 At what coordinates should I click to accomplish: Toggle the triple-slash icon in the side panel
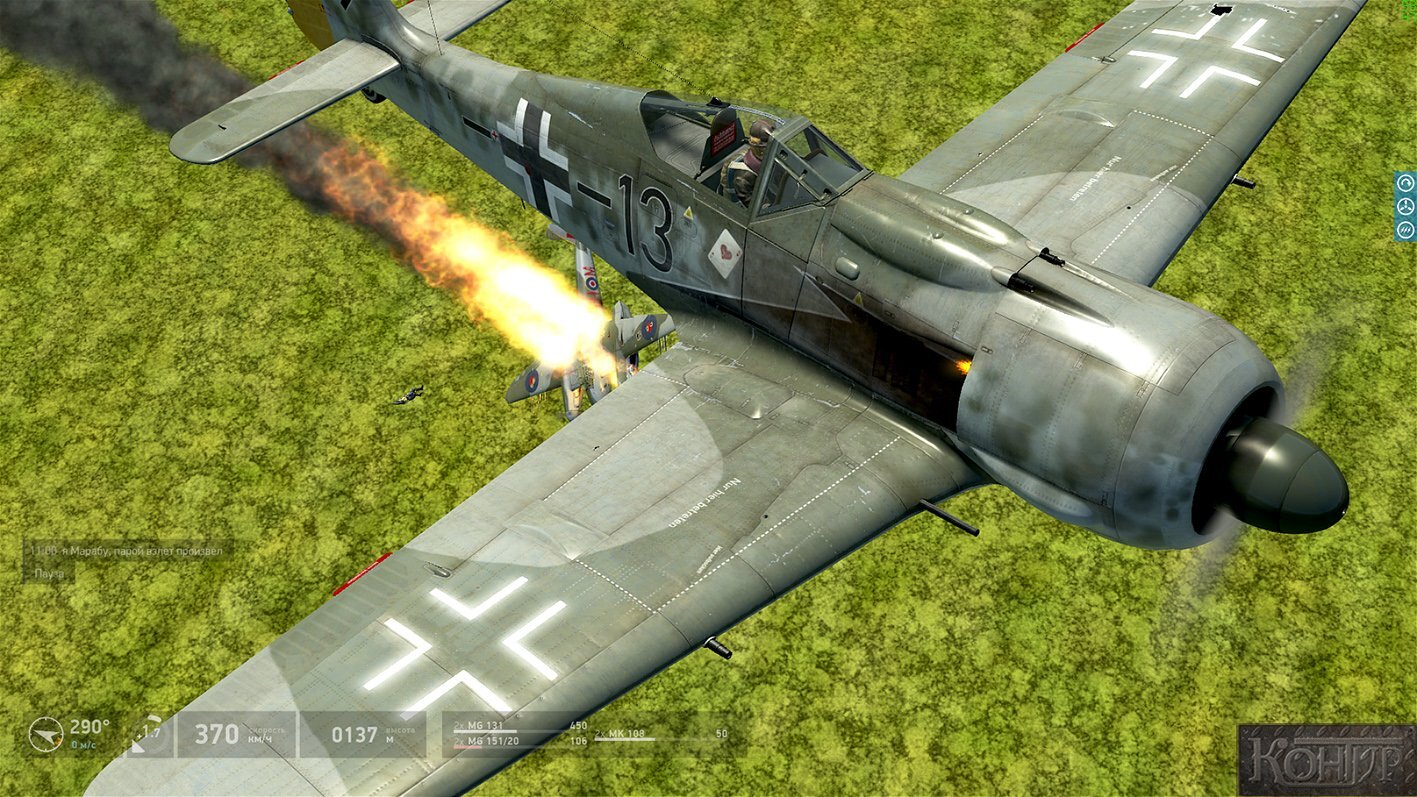(x=1405, y=230)
